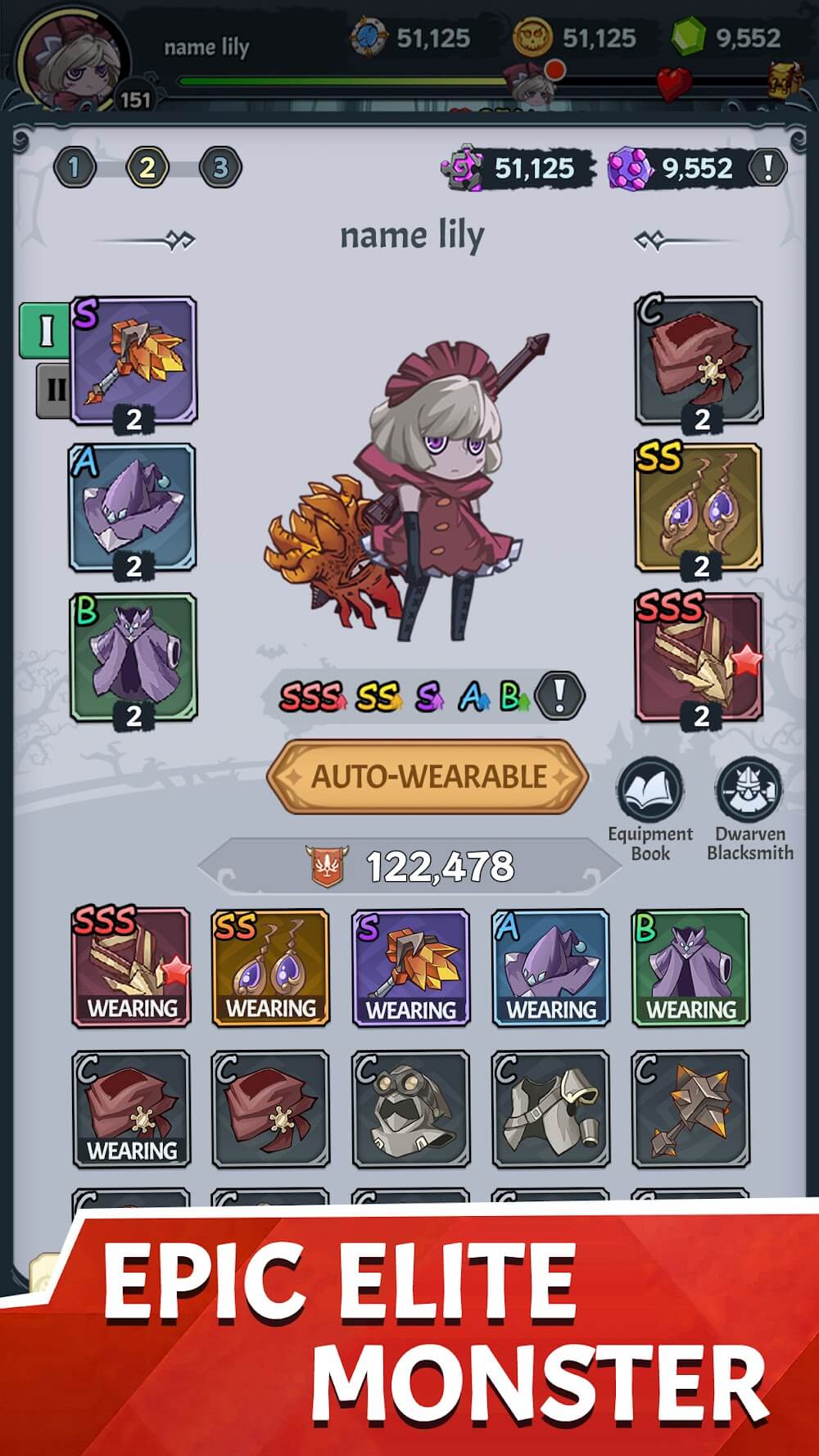The image size is (819, 1456).
Task: Select the unworn C-rank red scarf
Action: 271,1110
